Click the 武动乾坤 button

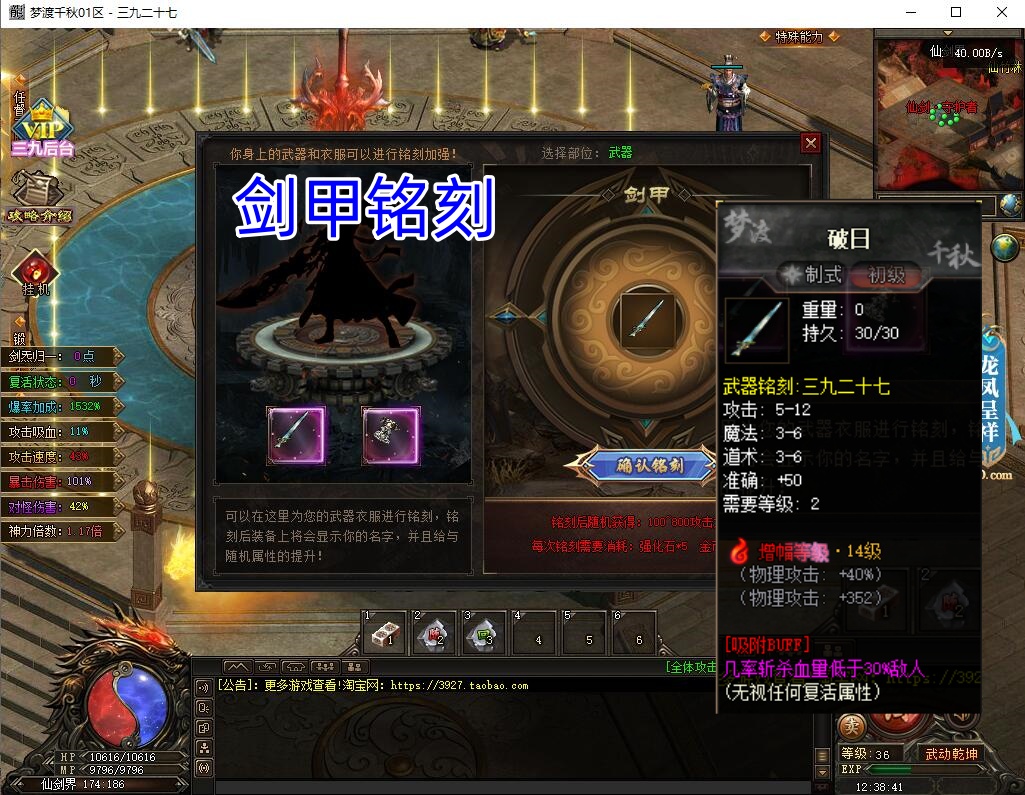click(x=951, y=754)
